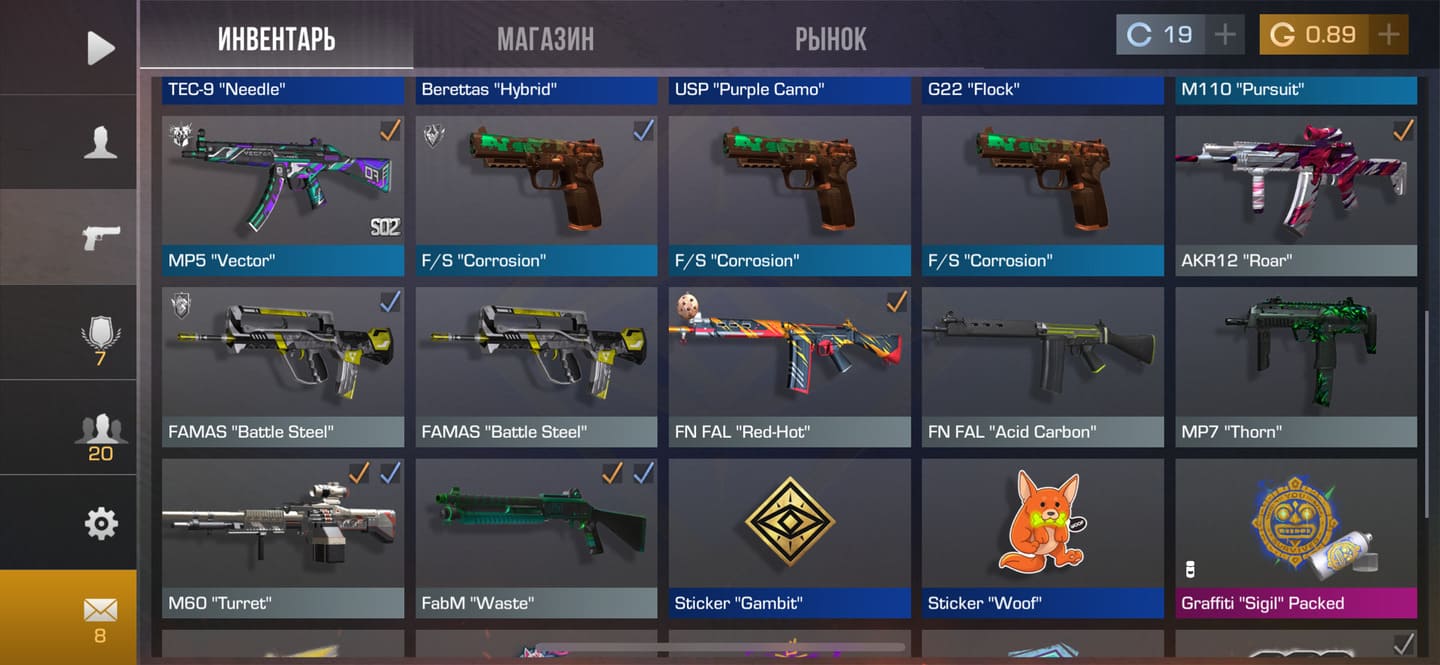The width and height of the screenshot is (1440, 665).
Task: Choose the AKR12 "Roar" skin
Action: coord(1296,195)
